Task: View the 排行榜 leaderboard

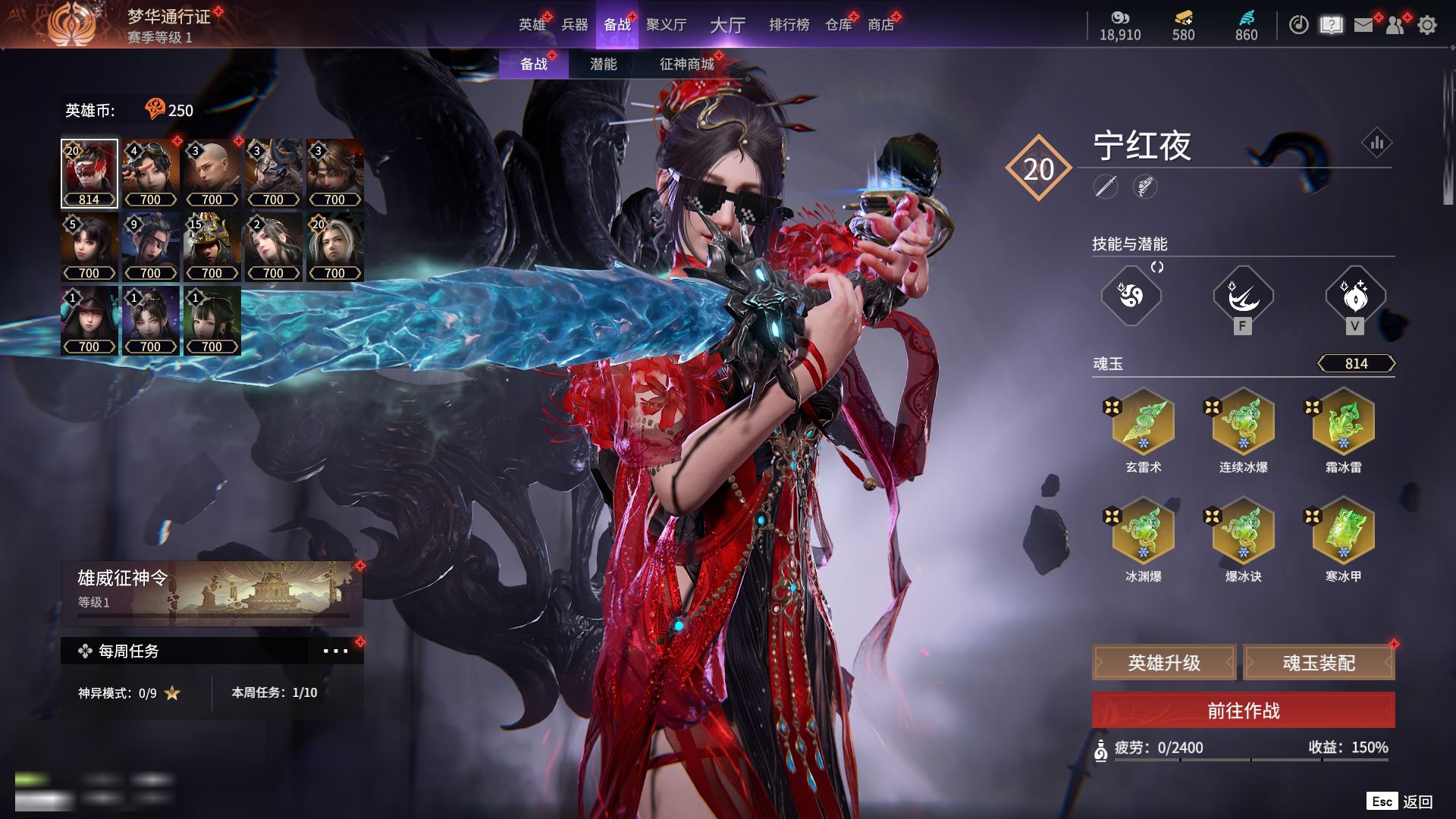Action: 789,25
